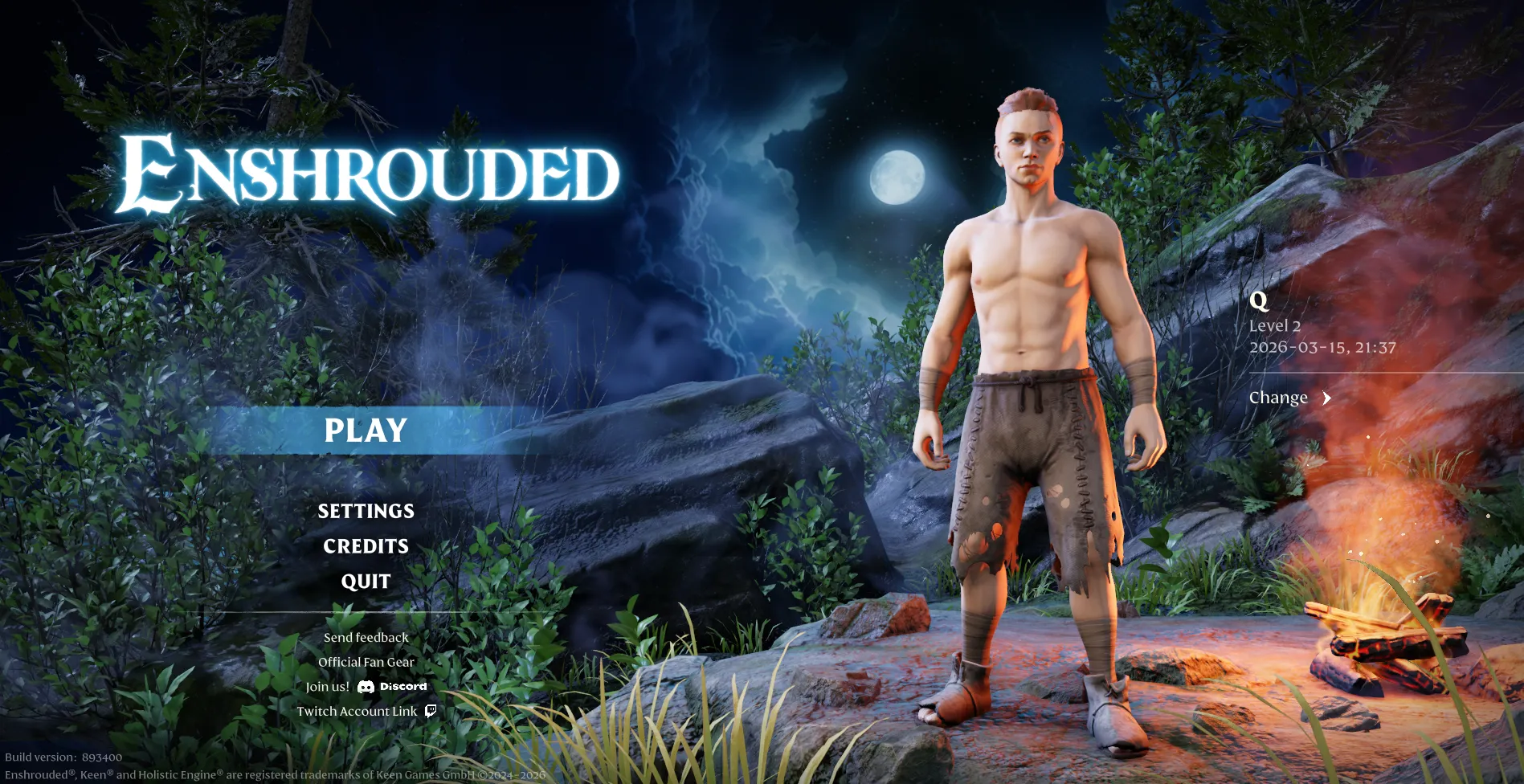The image size is (1524, 784).
Task: Click Twitch Account Link text
Action: pos(359,711)
